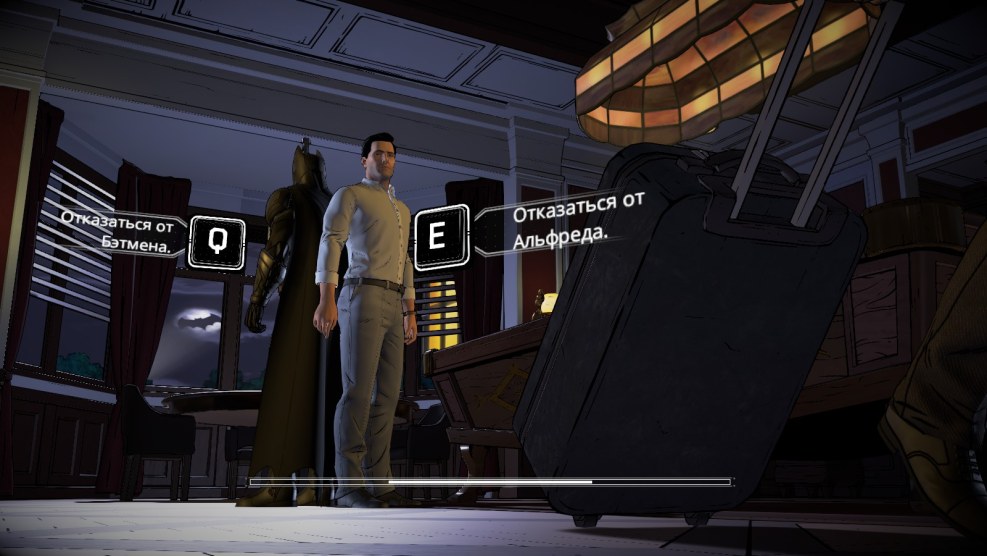Select the "Отказаться от Альфреда" choice

(440, 237)
